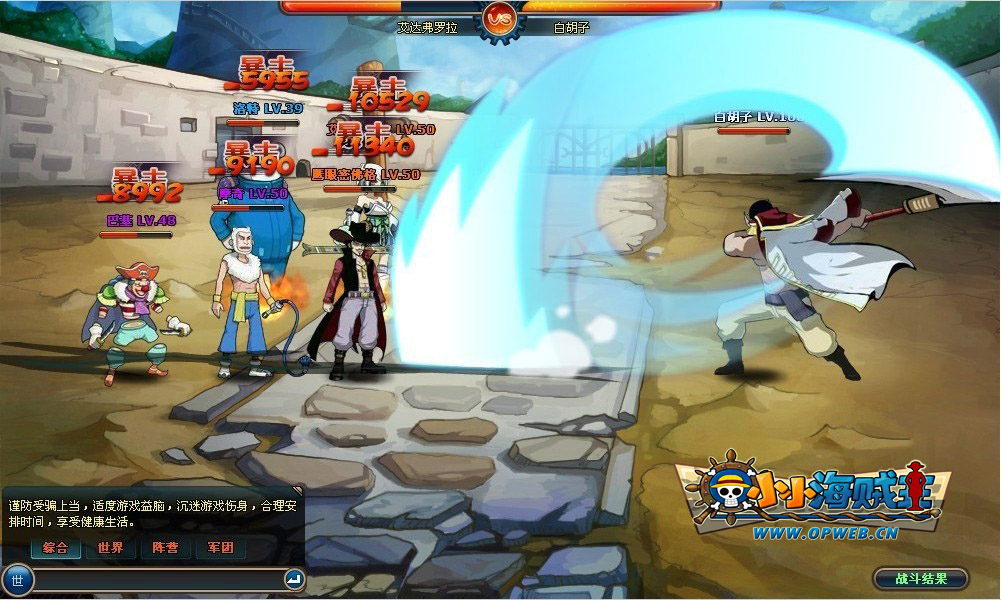Viewport: 1001px width, 600px height.
Task: Select the 世界 chat tab
Action: tap(110, 548)
